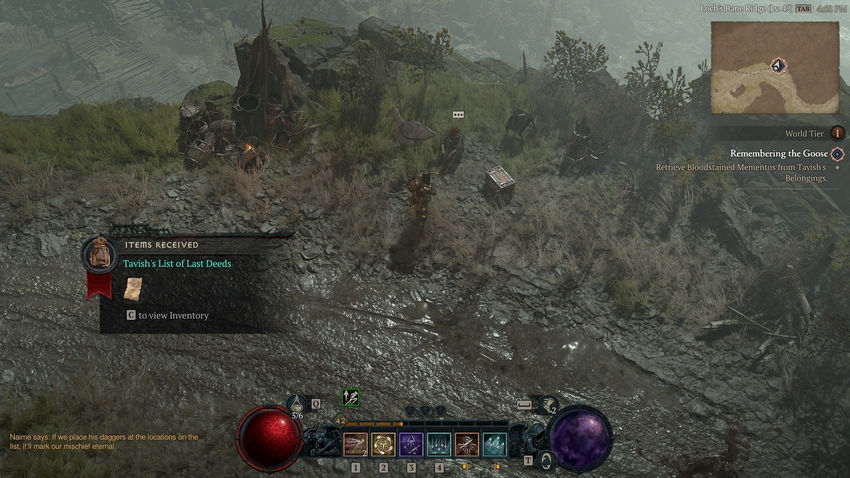Viewport: 850px width, 478px height.
Task: Click the World Tier icon
Action: [x=836, y=133]
